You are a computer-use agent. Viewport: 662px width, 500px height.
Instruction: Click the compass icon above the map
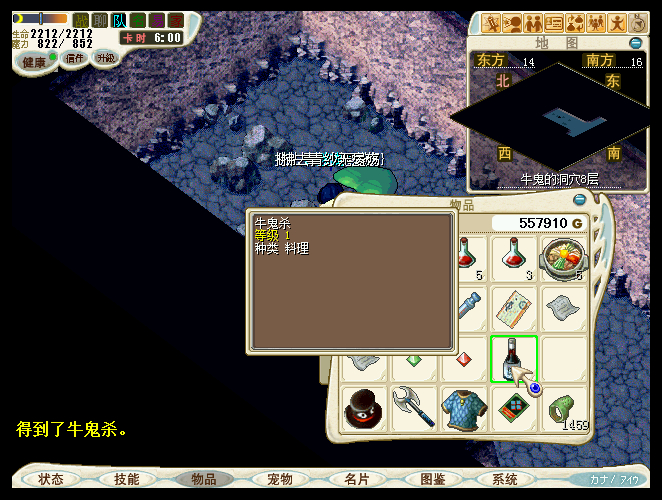coord(639,22)
